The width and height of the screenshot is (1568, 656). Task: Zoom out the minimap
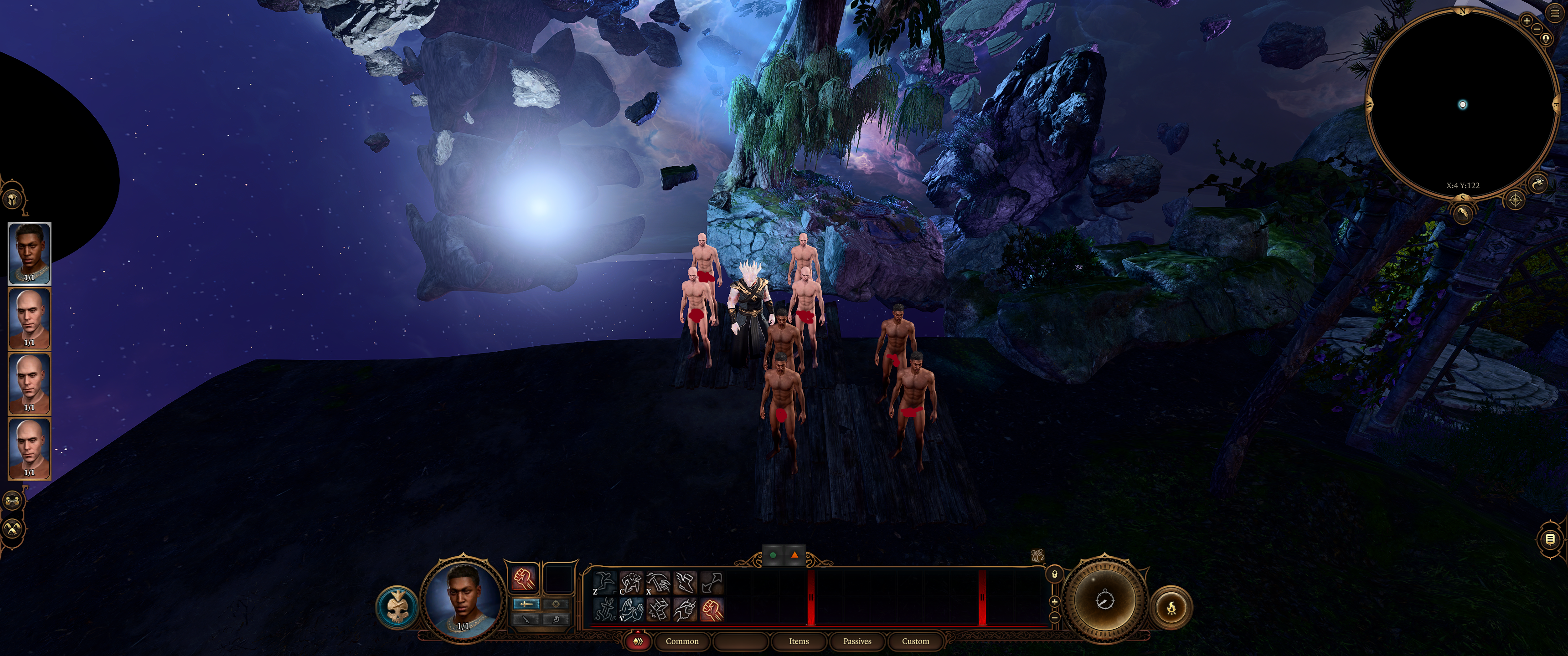tap(1537, 29)
